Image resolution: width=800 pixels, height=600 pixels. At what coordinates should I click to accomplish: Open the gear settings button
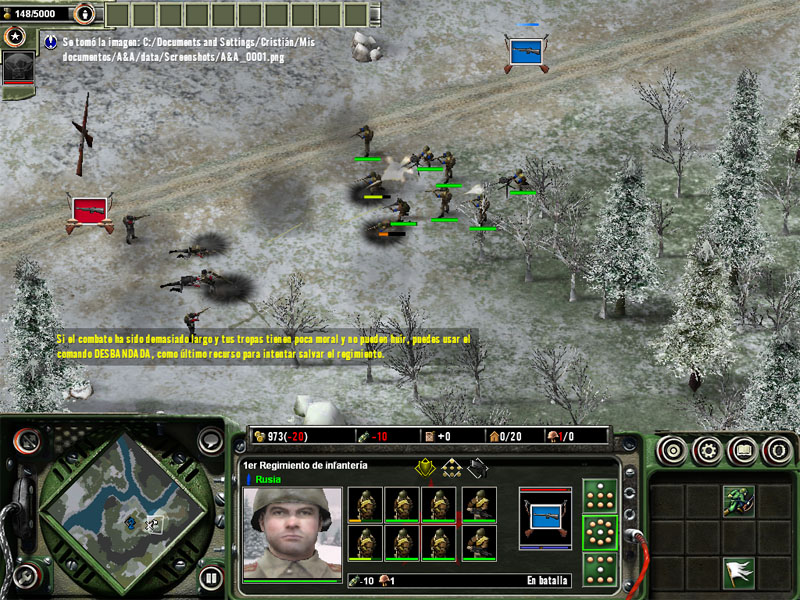[708, 450]
